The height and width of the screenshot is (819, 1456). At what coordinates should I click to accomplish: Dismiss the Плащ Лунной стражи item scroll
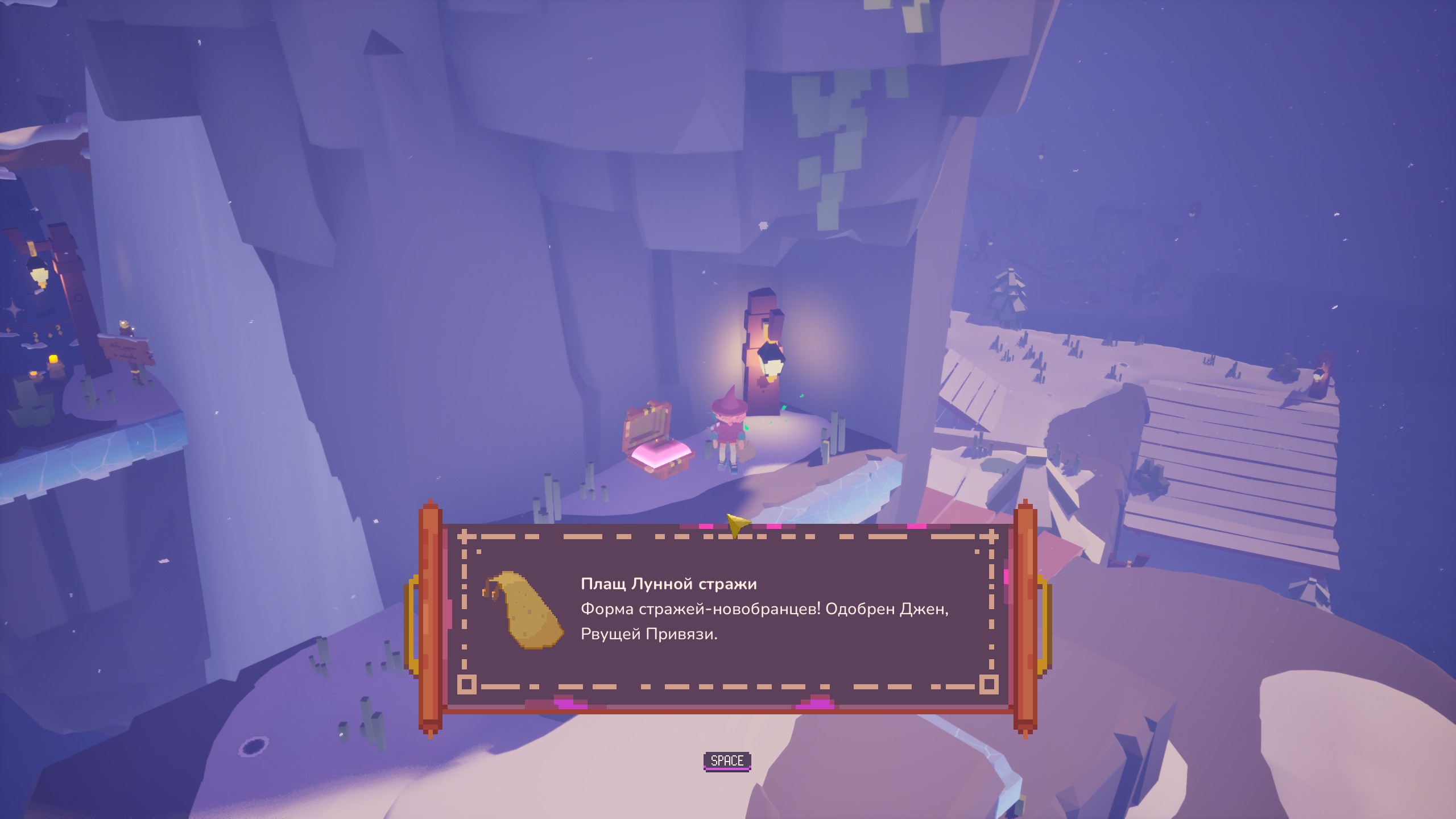tap(727, 761)
